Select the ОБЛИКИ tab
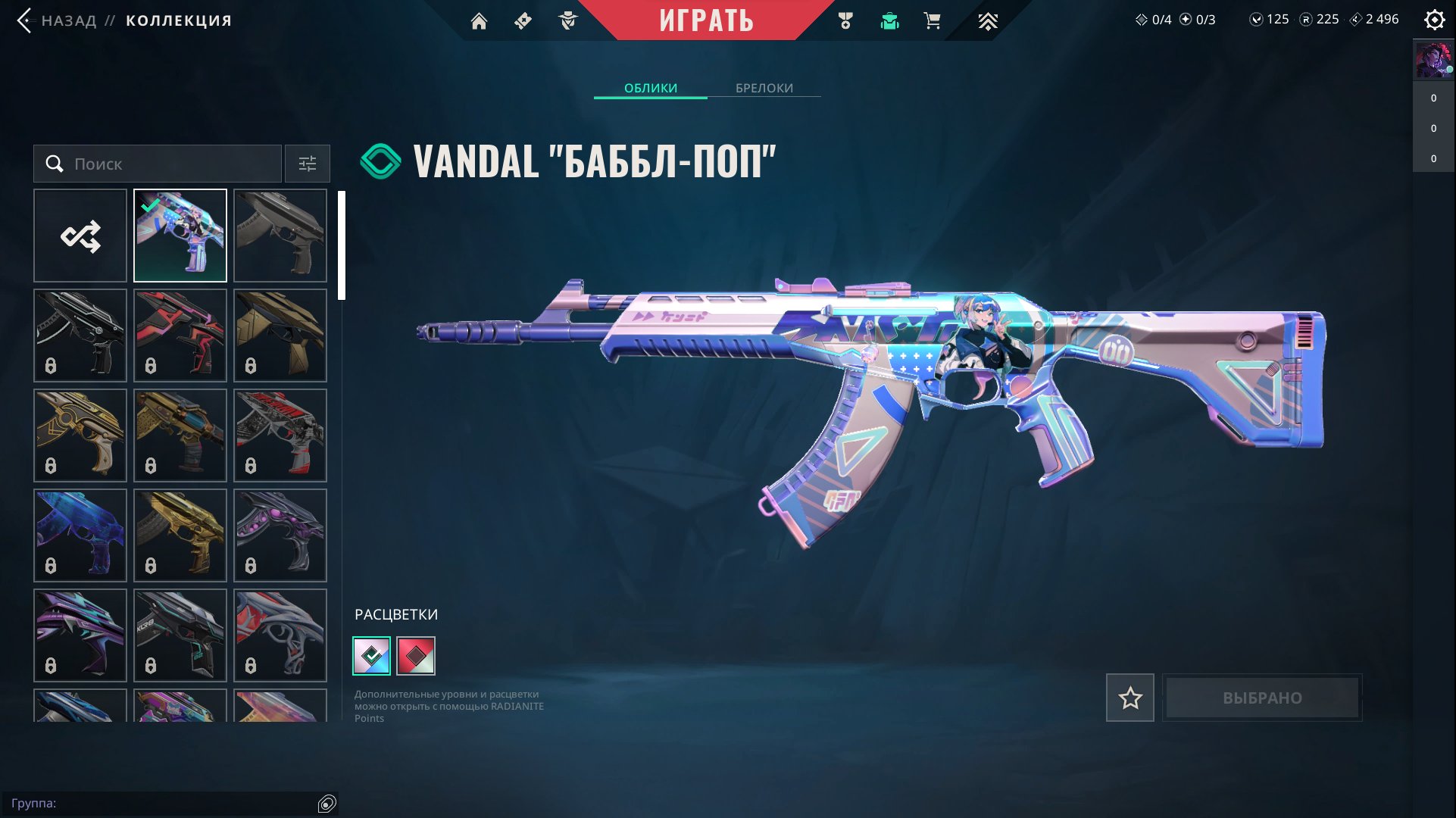 (x=650, y=88)
